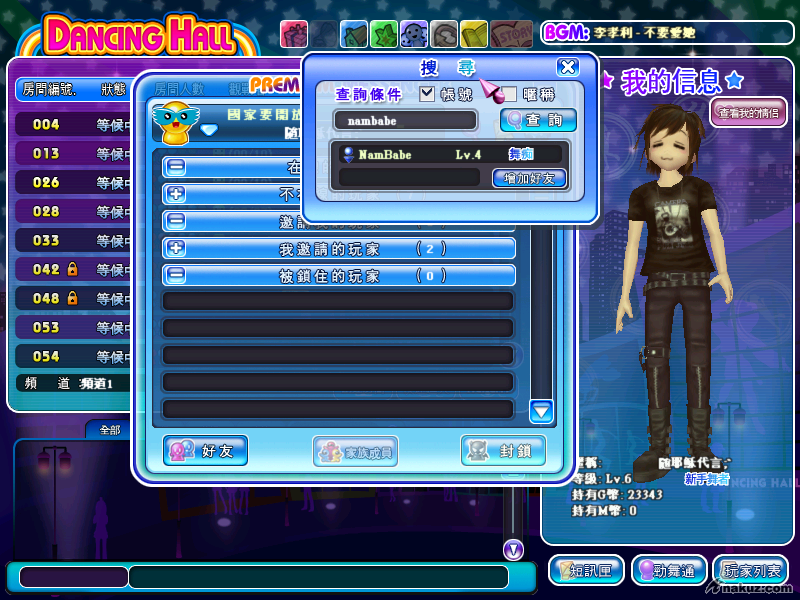Collapse the 被鎖住的玩家 group
The image size is (800, 600).
click(176, 276)
